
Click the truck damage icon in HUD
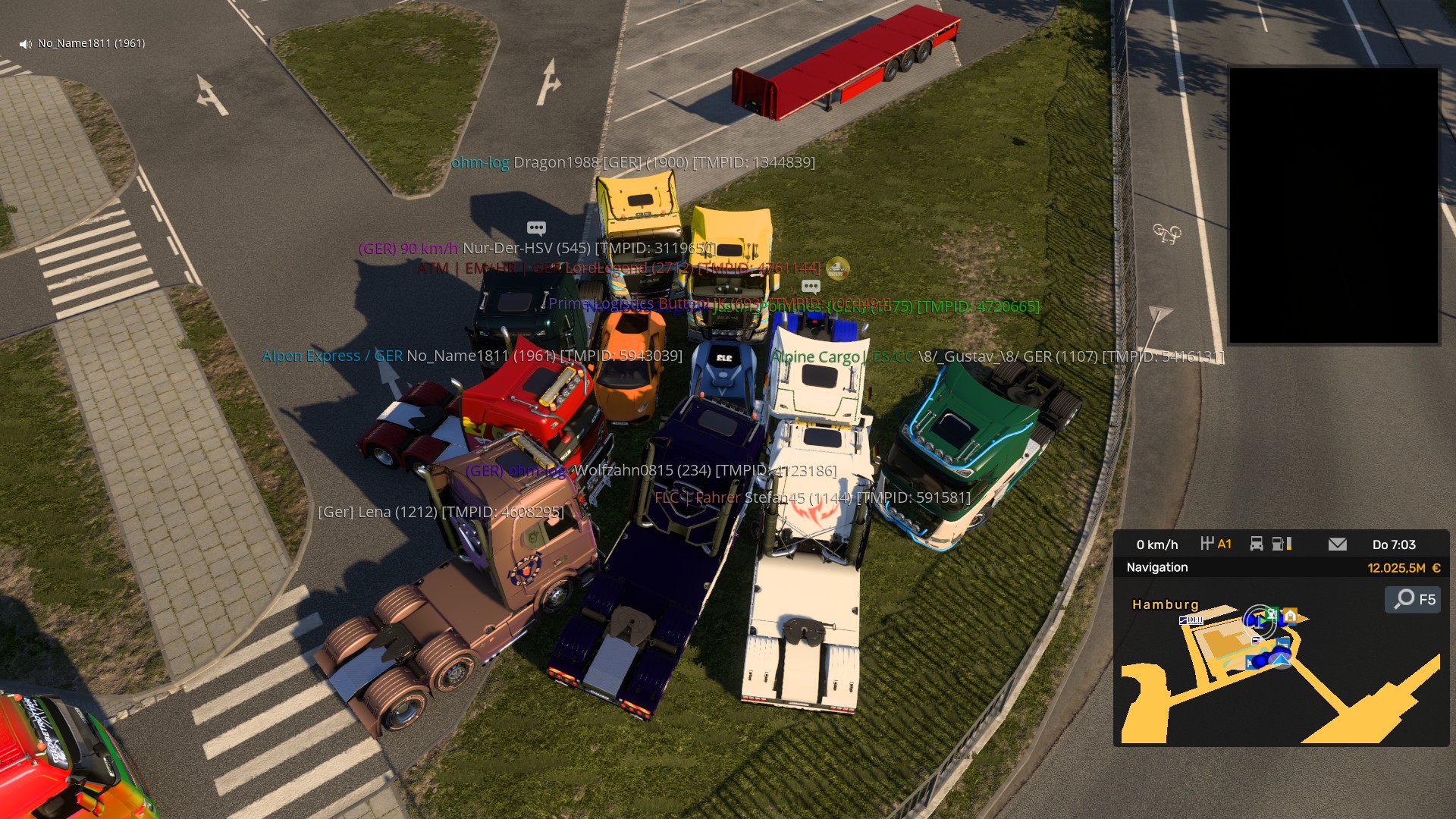1257,544
